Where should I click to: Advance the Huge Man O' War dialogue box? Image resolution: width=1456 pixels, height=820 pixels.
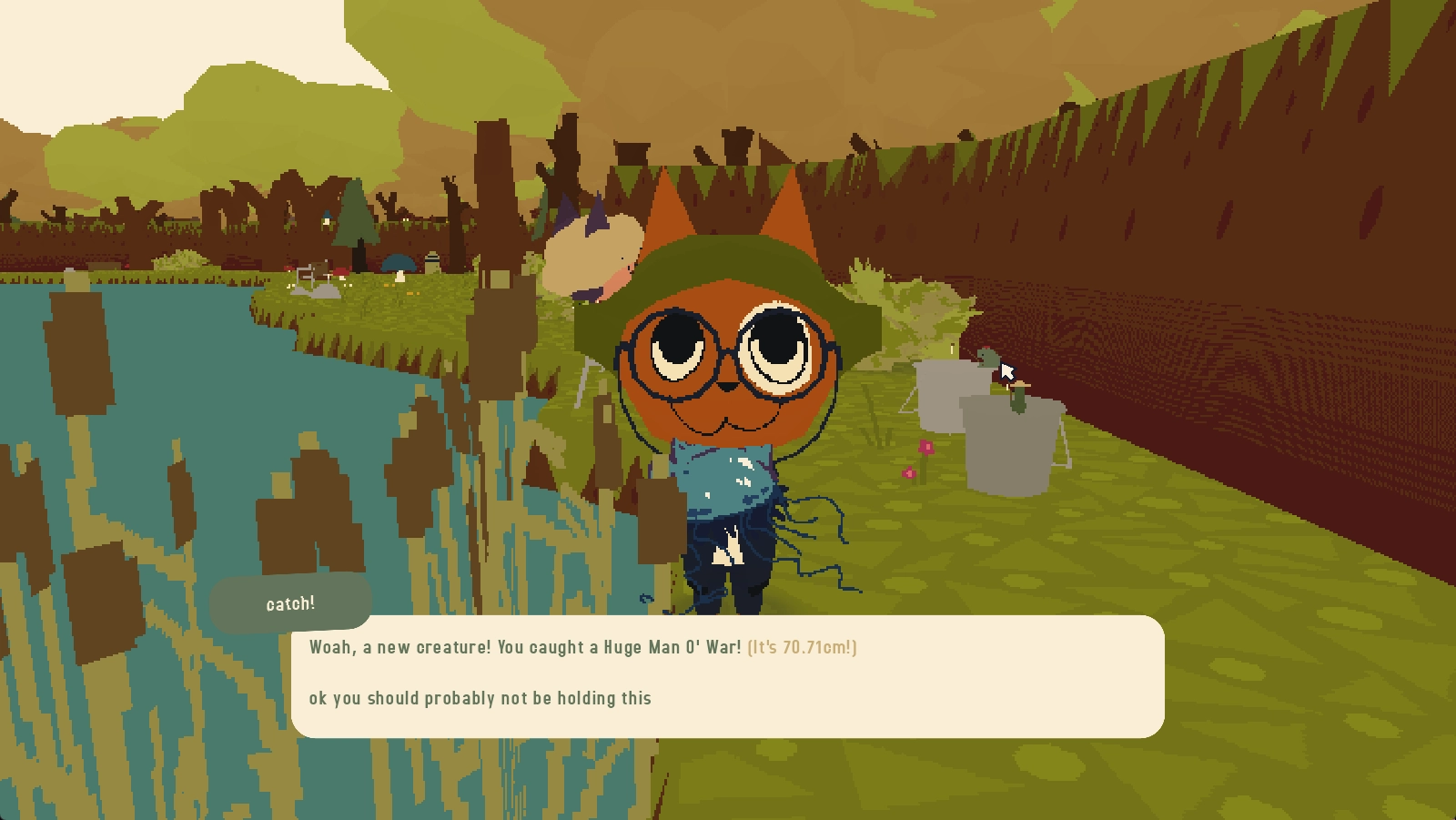pos(727,675)
